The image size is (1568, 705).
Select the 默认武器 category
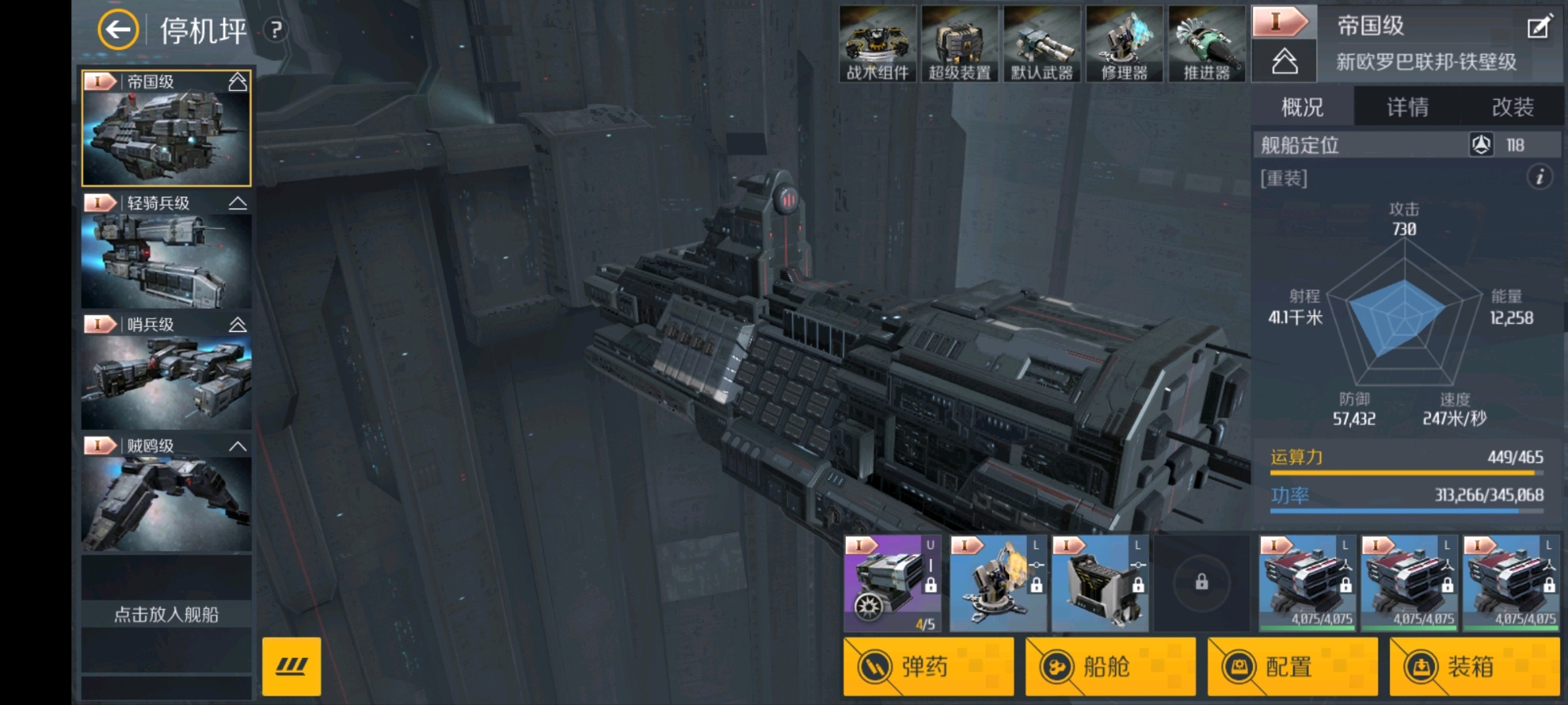(1042, 44)
